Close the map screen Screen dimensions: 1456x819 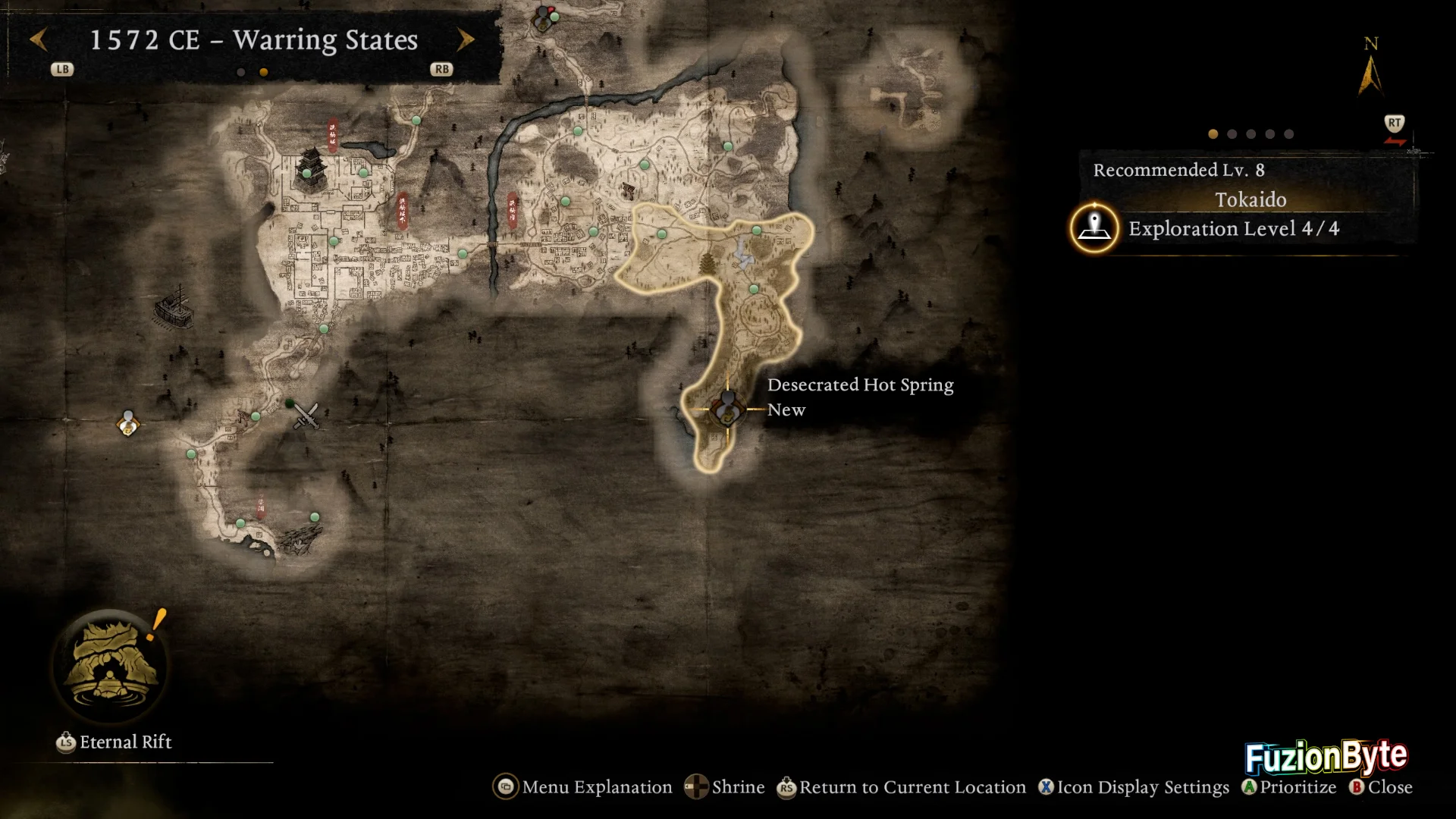coord(1381,787)
